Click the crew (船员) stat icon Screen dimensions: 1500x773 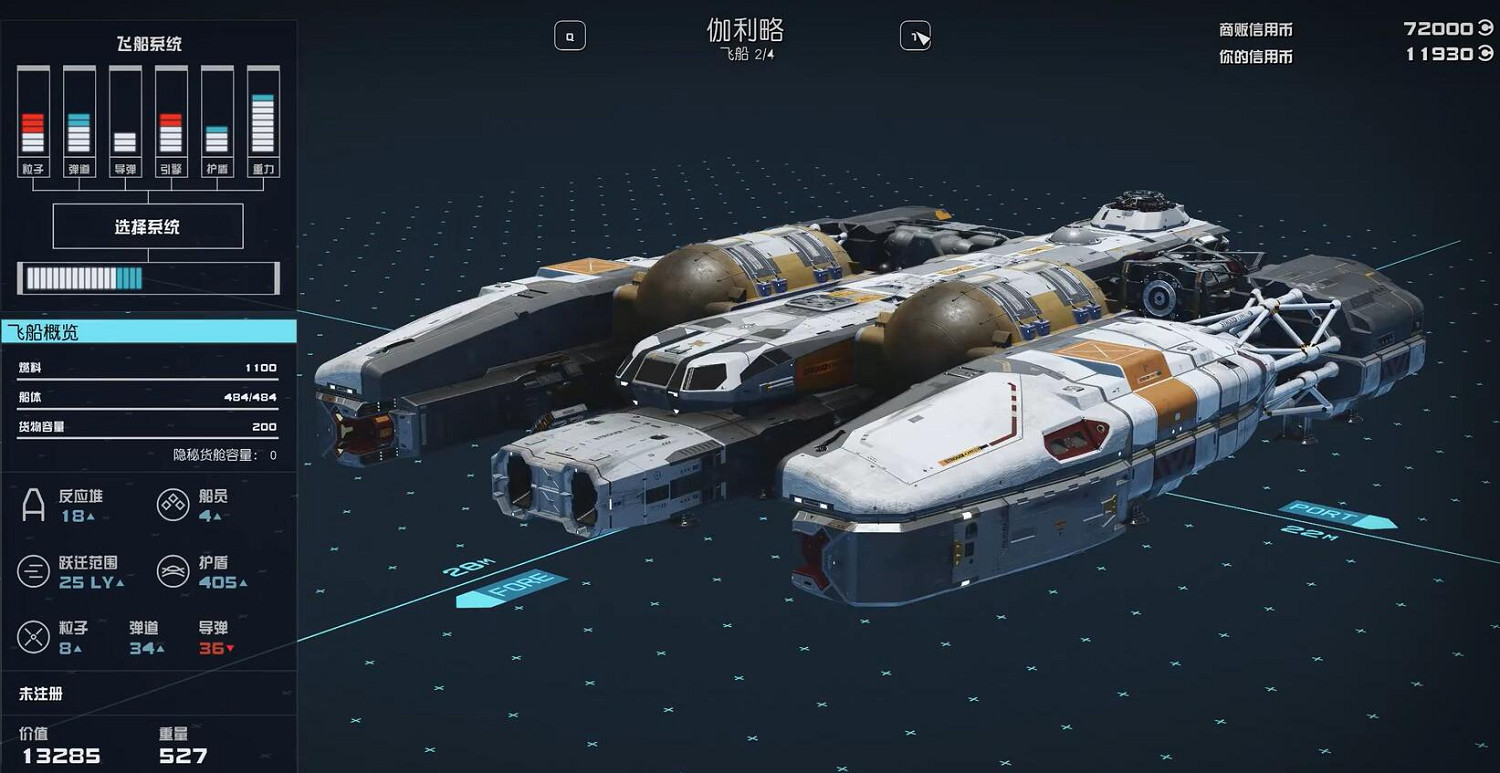[172, 505]
